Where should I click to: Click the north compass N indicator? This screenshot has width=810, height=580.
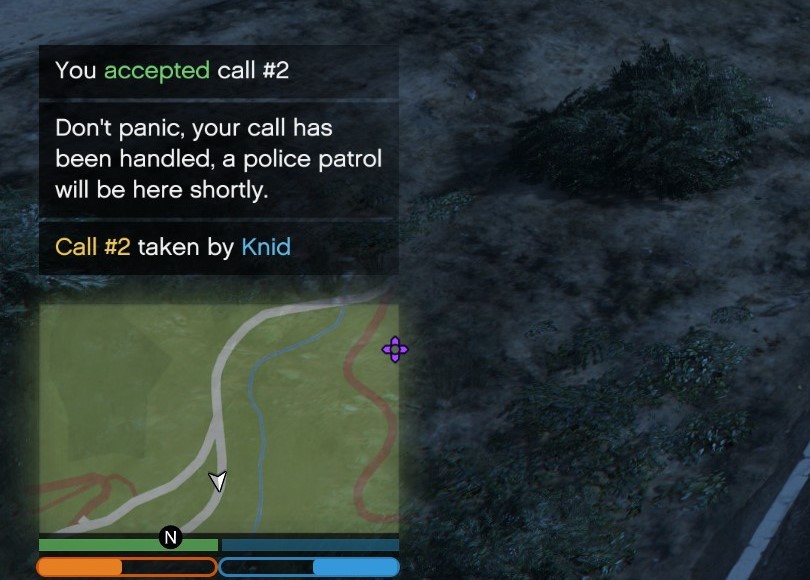[170, 538]
